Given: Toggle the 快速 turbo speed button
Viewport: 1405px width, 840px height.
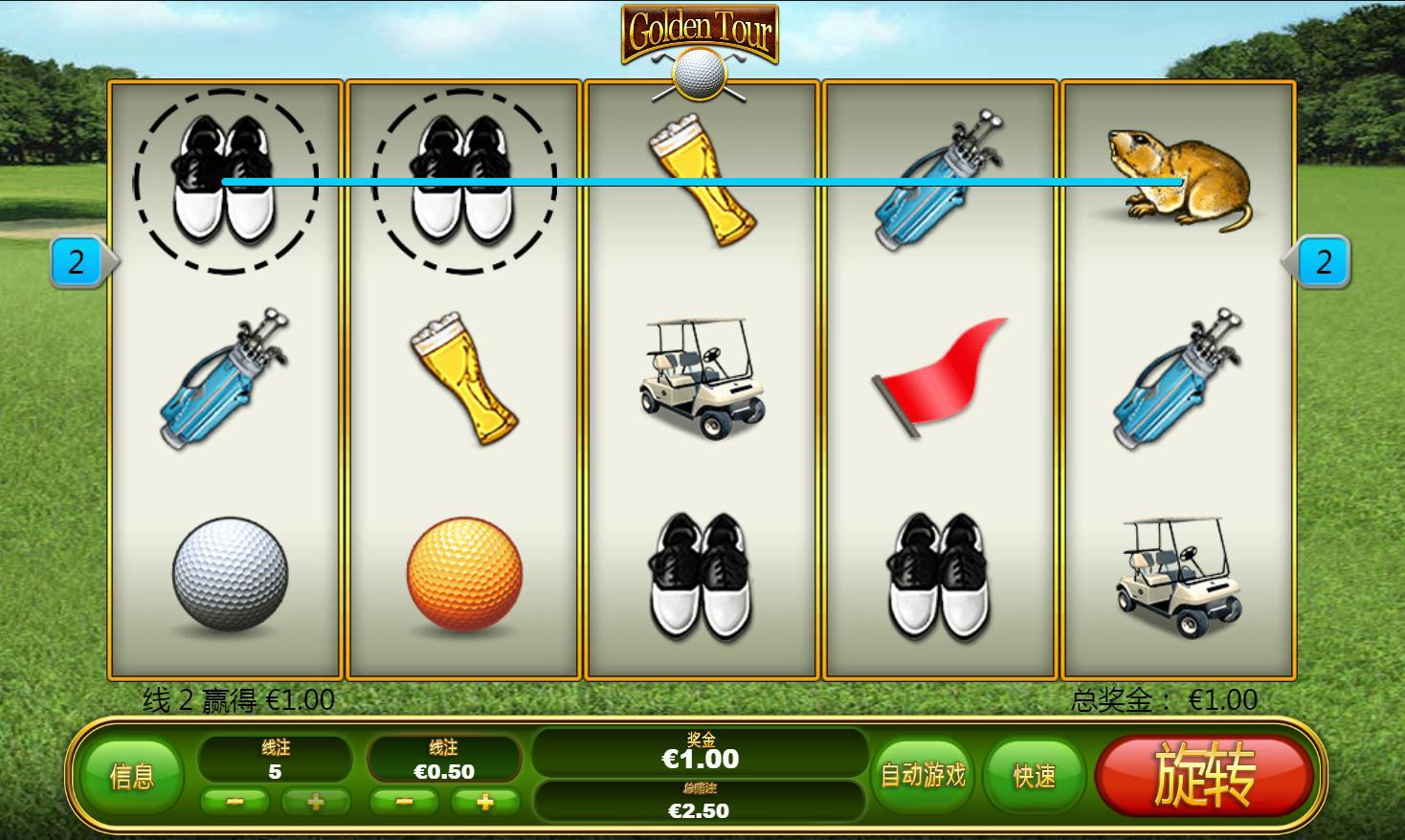Looking at the screenshot, I should coord(1035,776).
